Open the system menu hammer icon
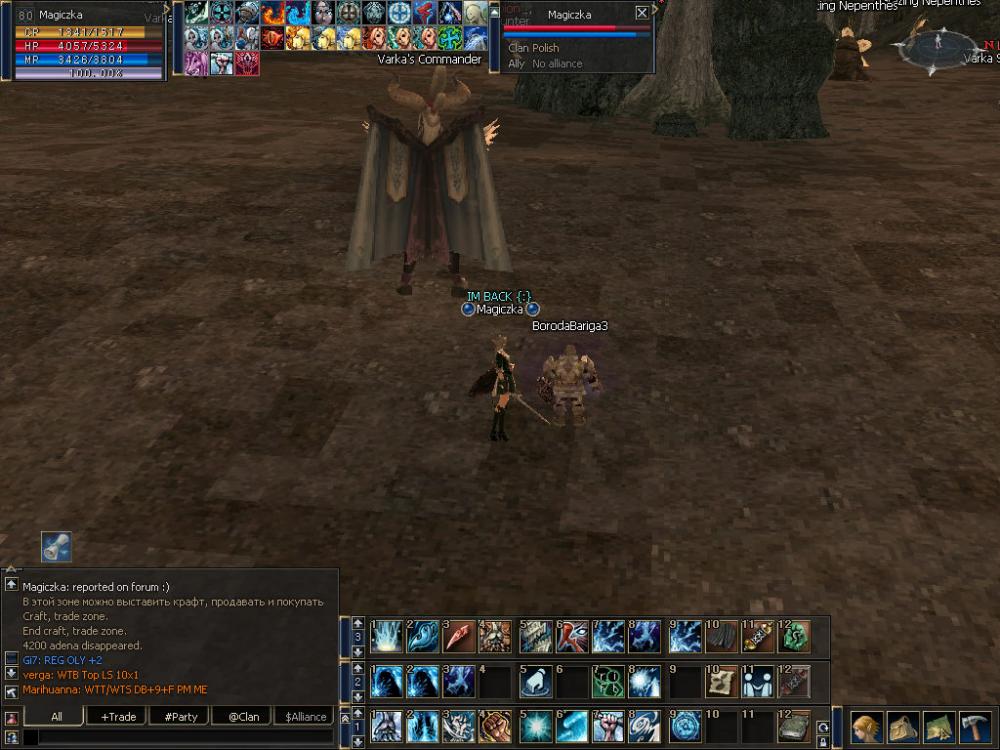This screenshot has height=750, width=1000. tap(975, 726)
